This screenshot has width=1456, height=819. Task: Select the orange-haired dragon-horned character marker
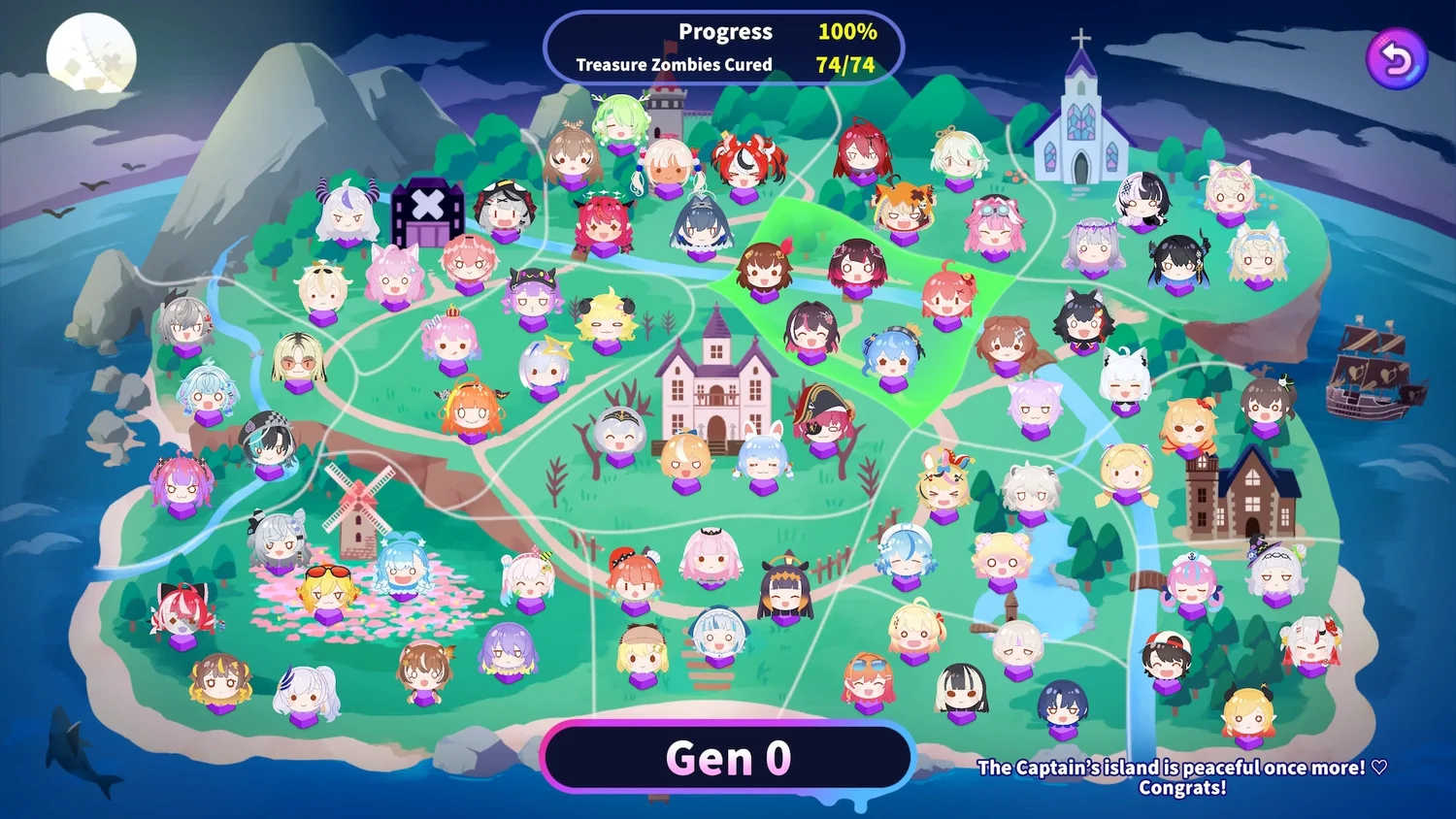coord(472,409)
